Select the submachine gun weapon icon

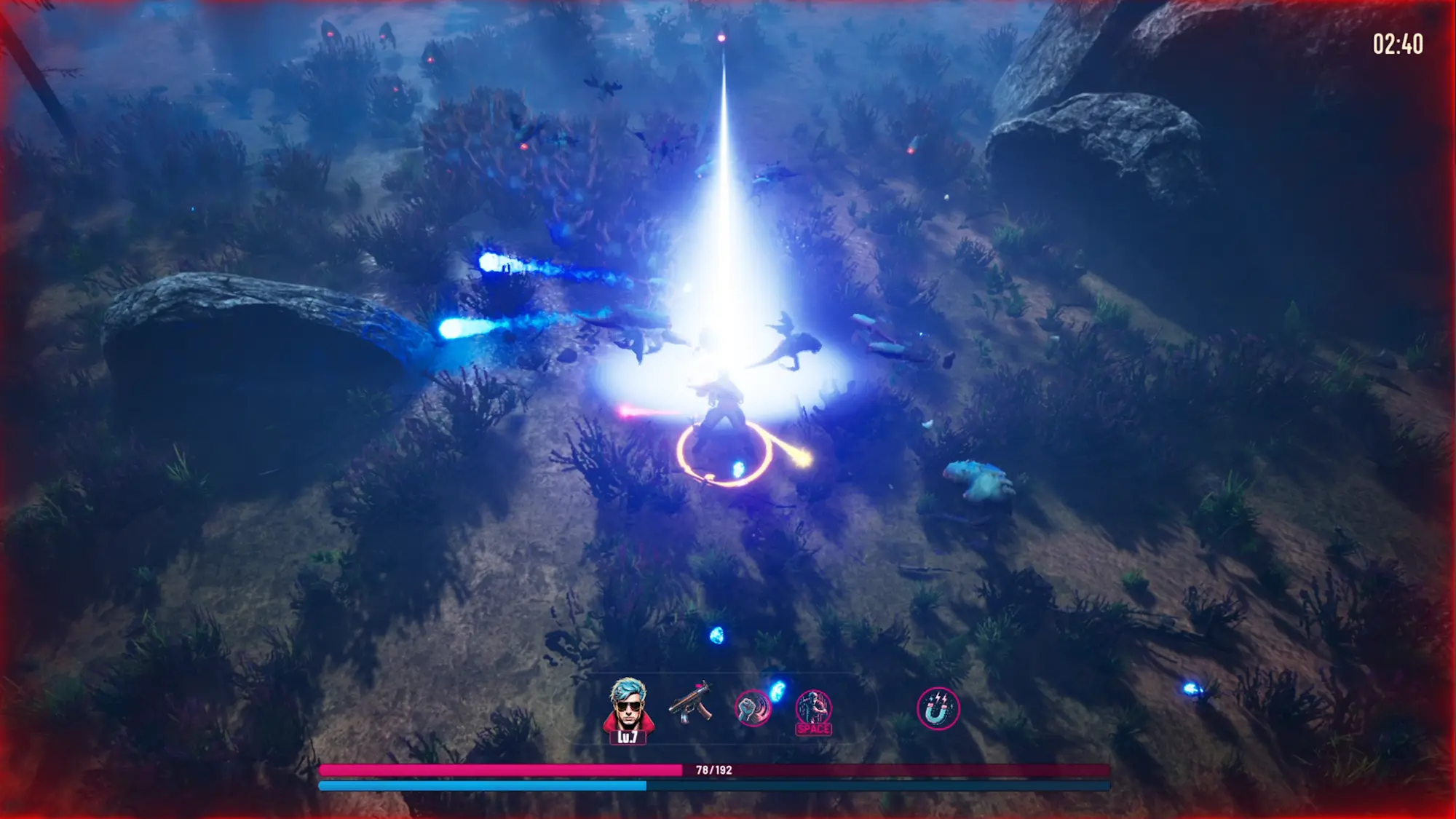[x=690, y=703]
